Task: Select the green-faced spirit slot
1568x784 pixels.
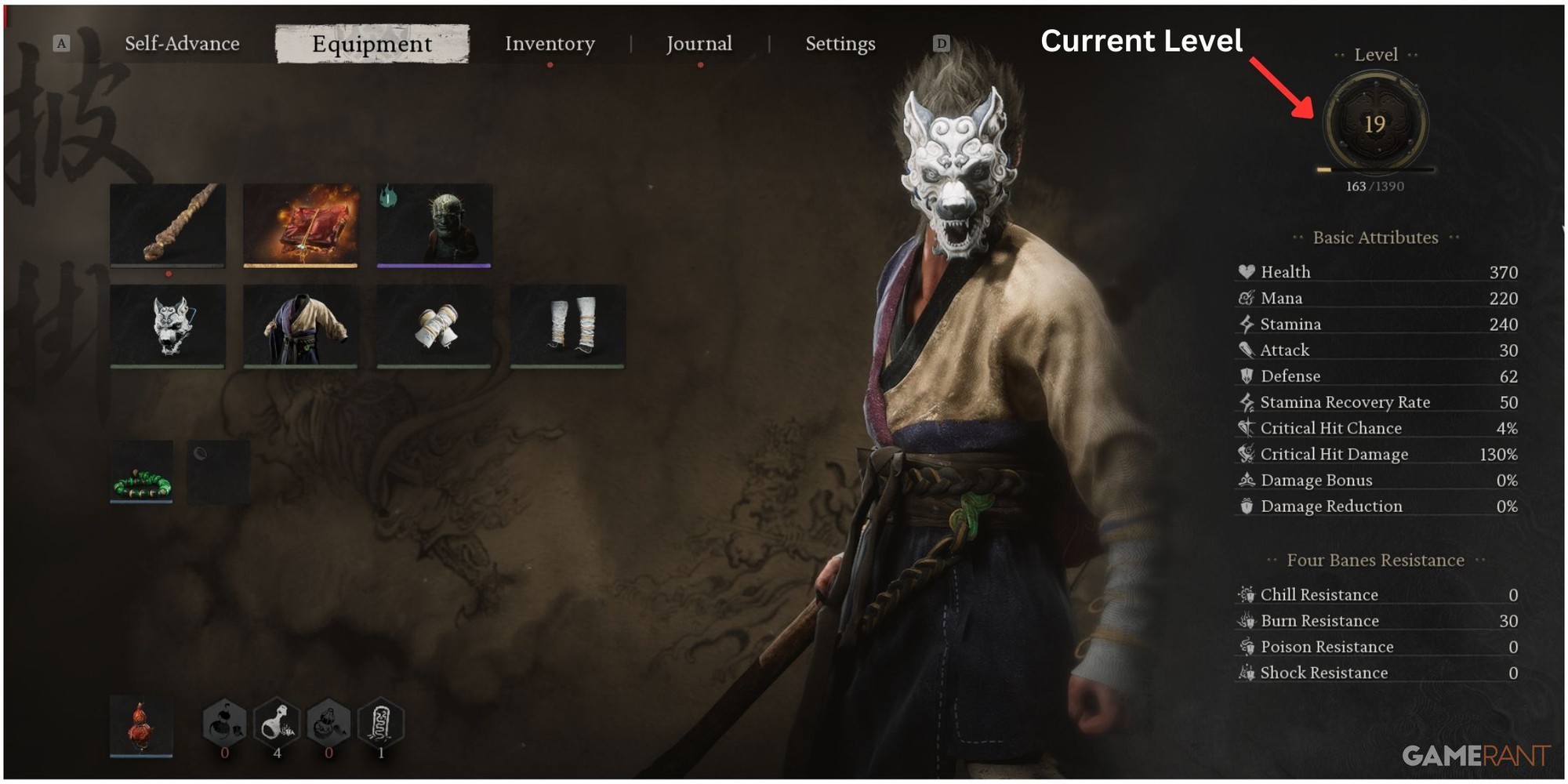Action: (434, 225)
